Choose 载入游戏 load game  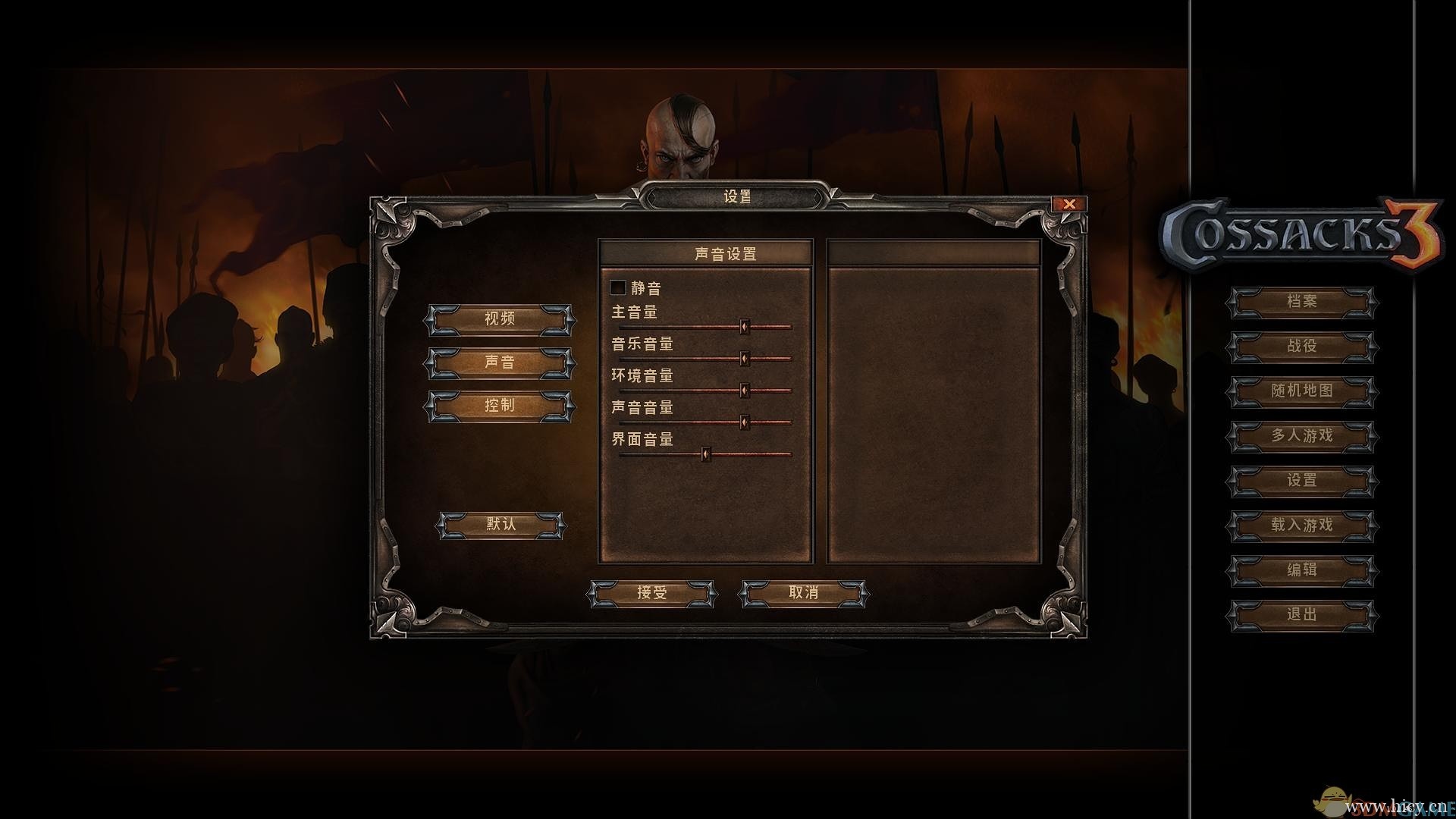coord(1301,526)
